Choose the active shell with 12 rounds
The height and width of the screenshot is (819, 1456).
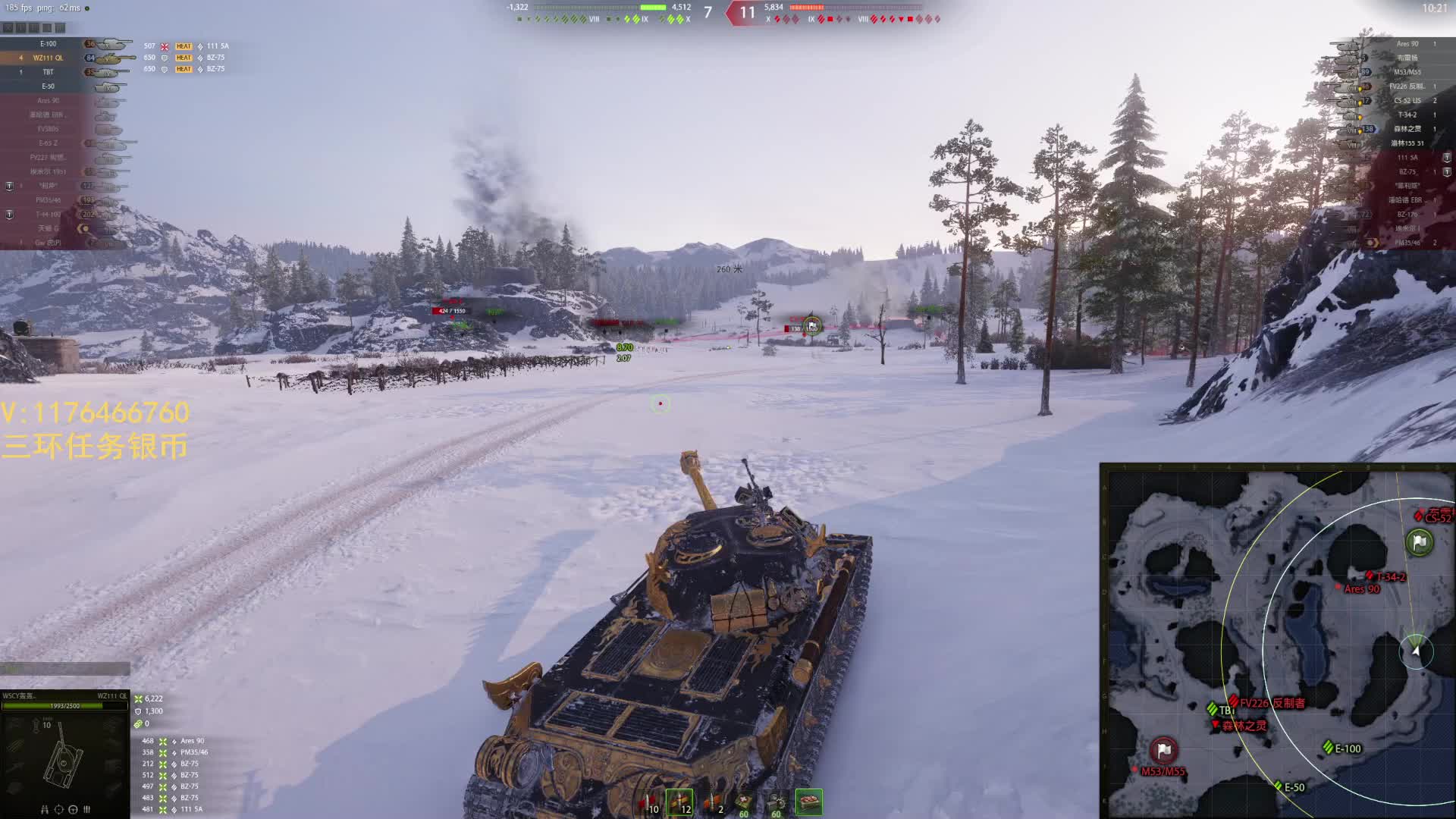[679, 802]
